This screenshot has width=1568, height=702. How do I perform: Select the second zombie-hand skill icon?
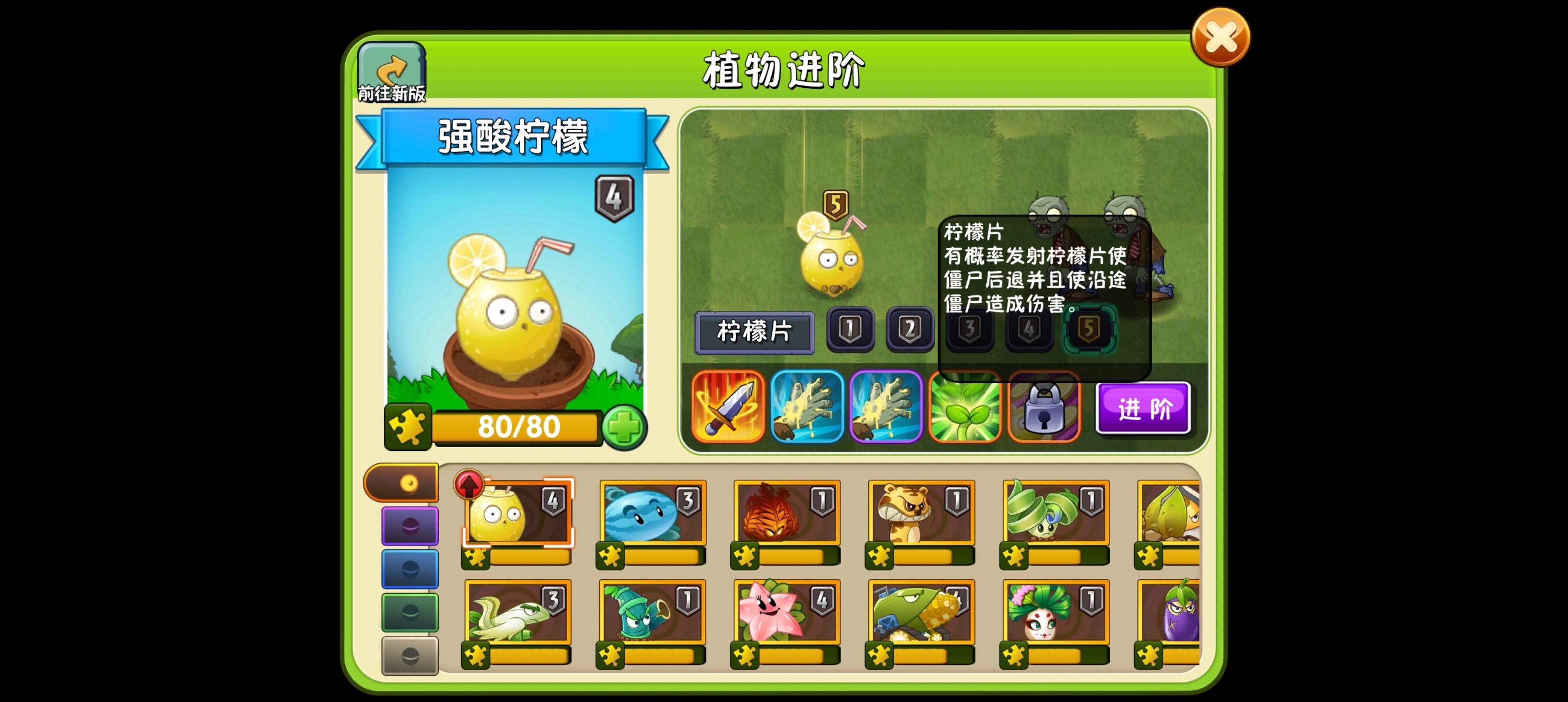pyautogui.click(x=886, y=407)
